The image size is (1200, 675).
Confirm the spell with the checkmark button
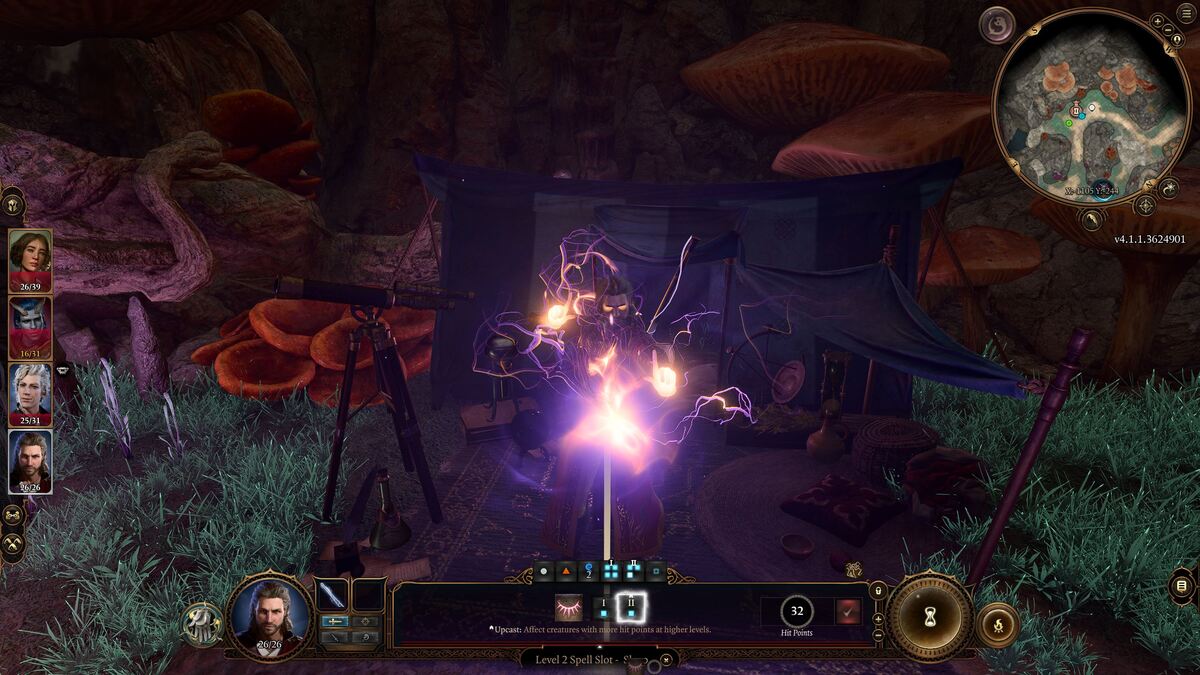(x=848, y=612)
